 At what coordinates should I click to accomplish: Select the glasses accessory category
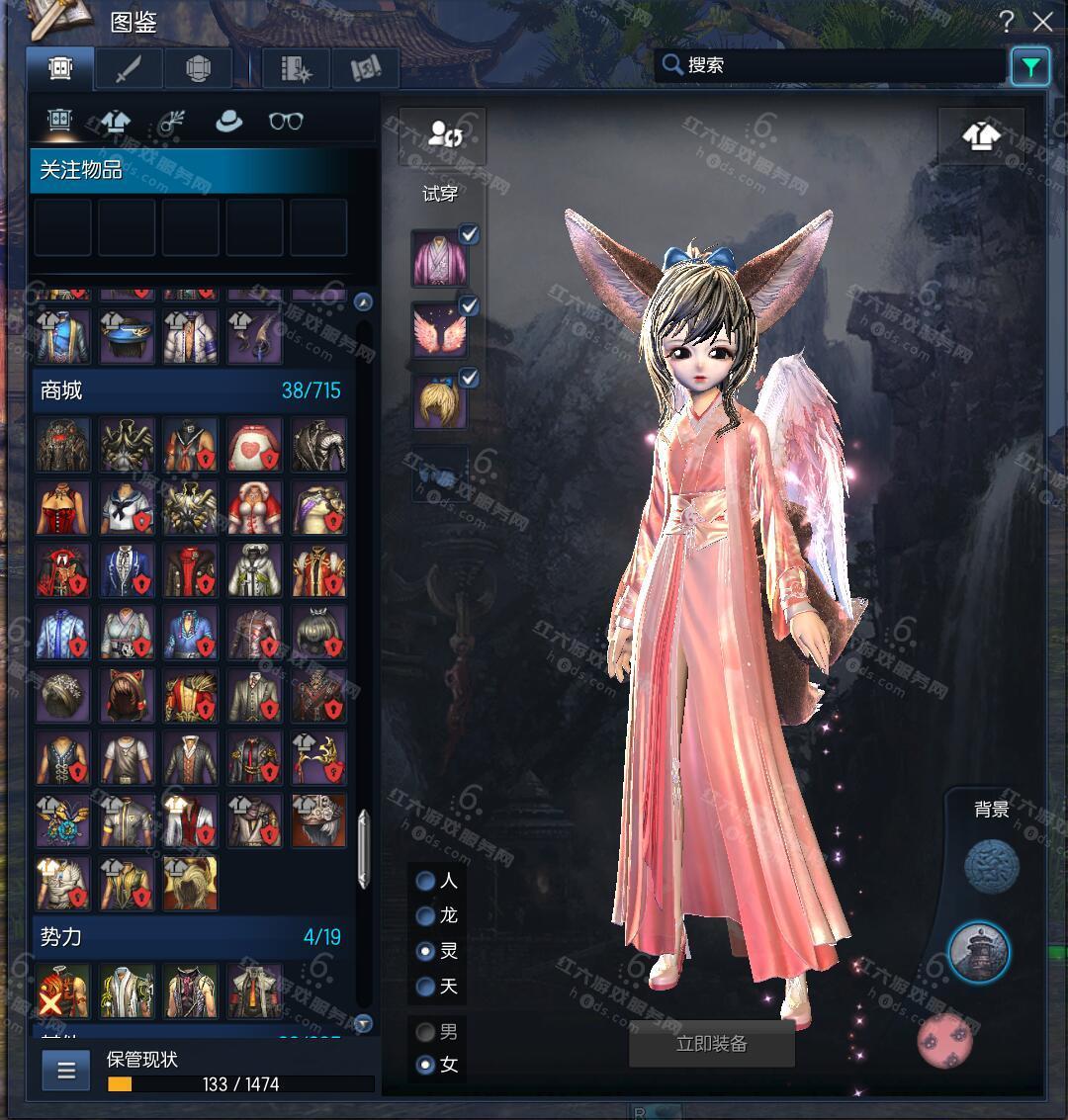pyautogui.click(x=286, y=121)
